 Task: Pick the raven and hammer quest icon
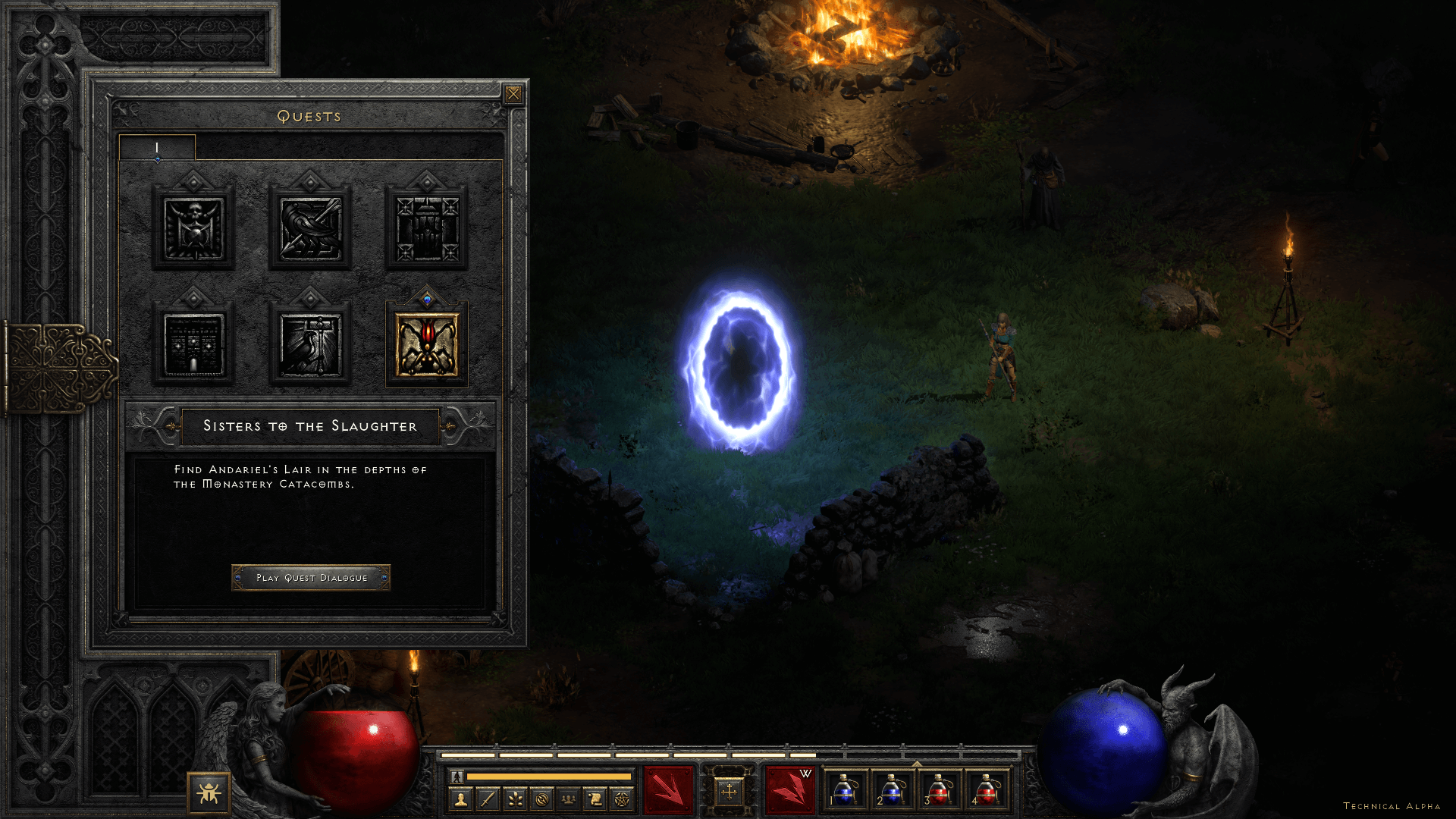[310, 345]
